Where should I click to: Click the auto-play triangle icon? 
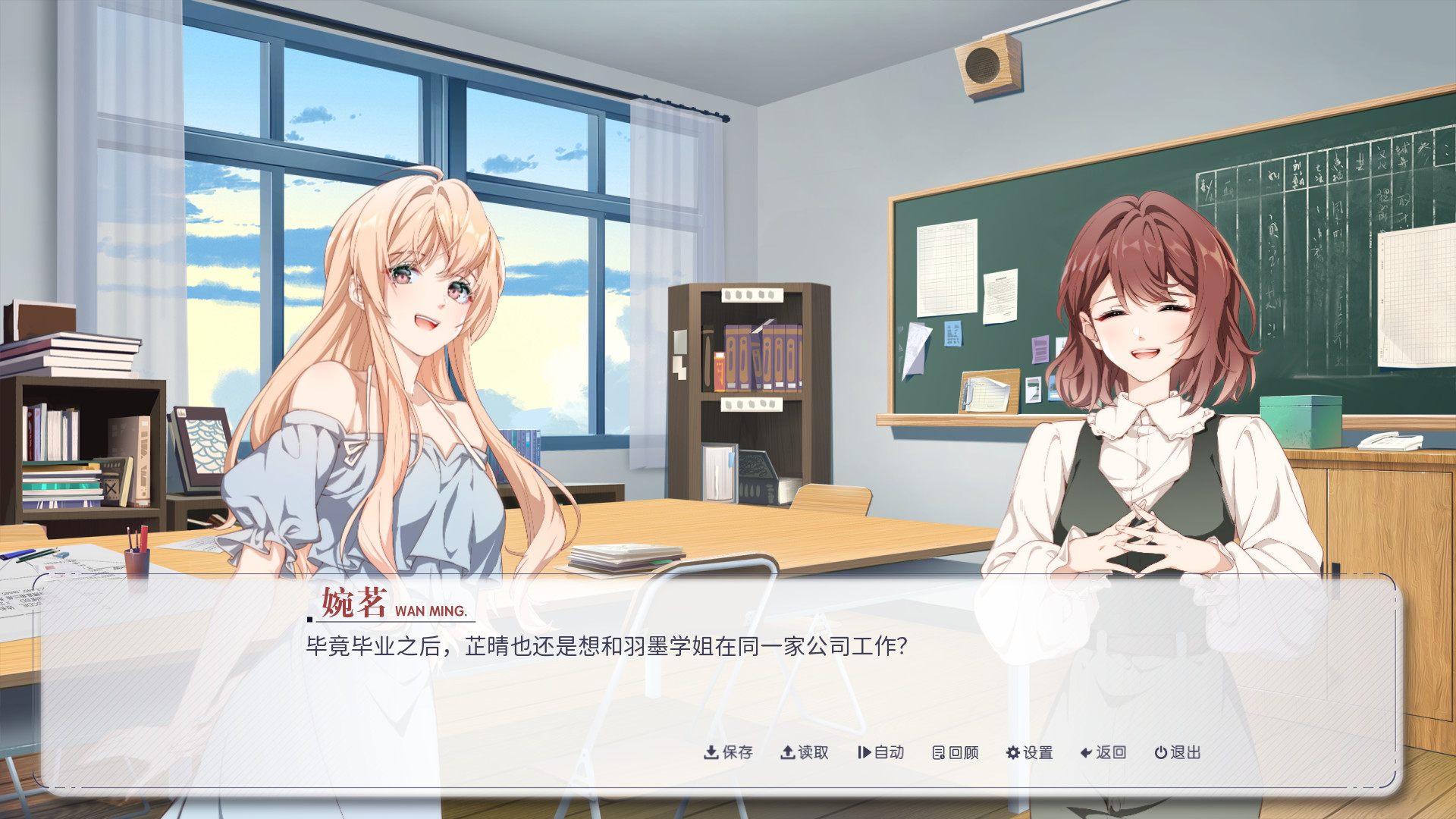pyautogui.click(x=864, y=753)
